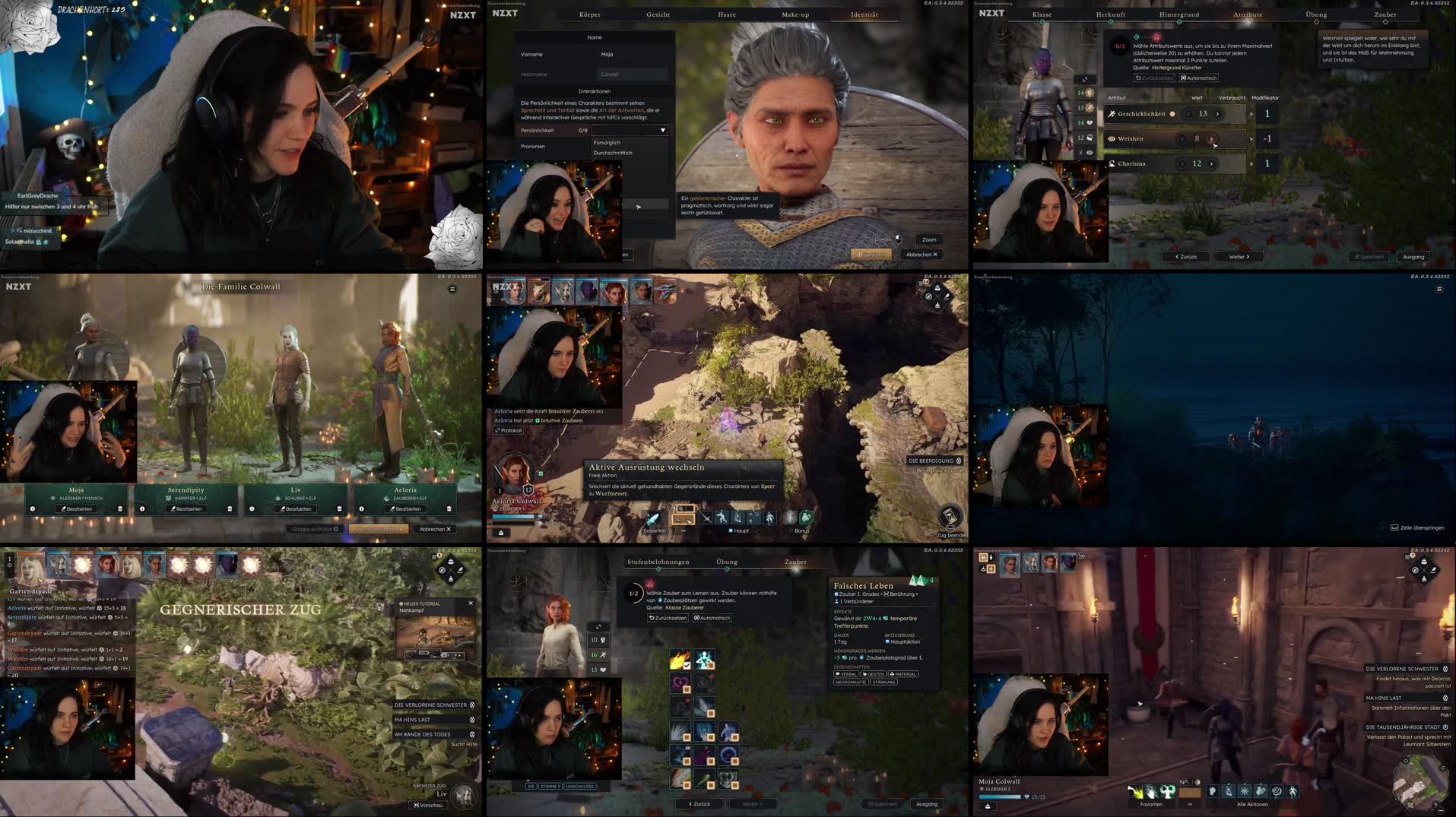The image size is (1456, 817).
Task: Click the Kleriker class icon under Moja
Action: coord(52,498)
